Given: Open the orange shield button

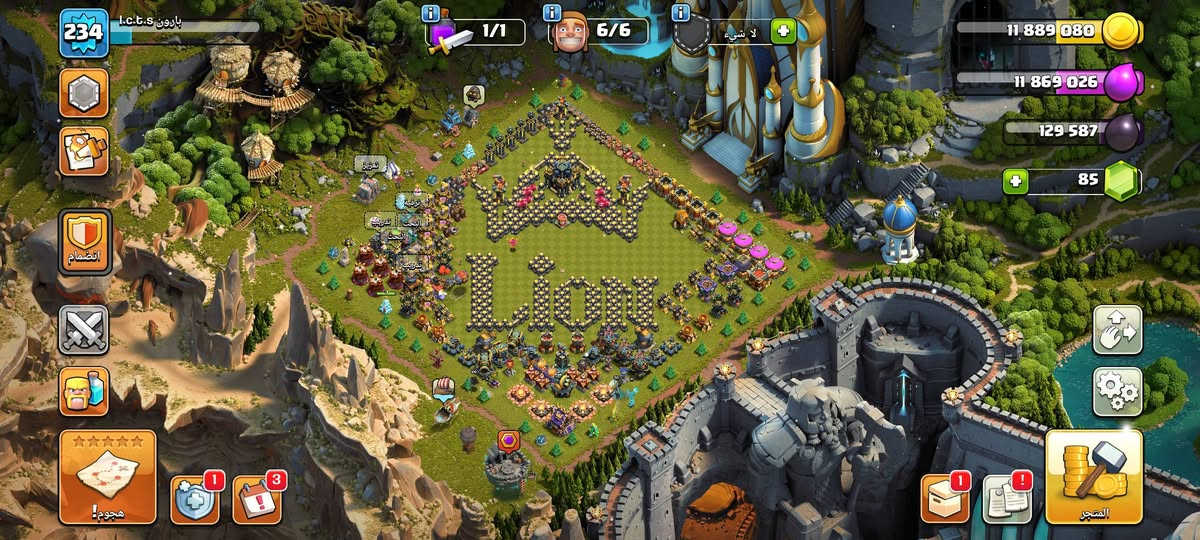Looking at the screenshot, I should coord(84,240).
